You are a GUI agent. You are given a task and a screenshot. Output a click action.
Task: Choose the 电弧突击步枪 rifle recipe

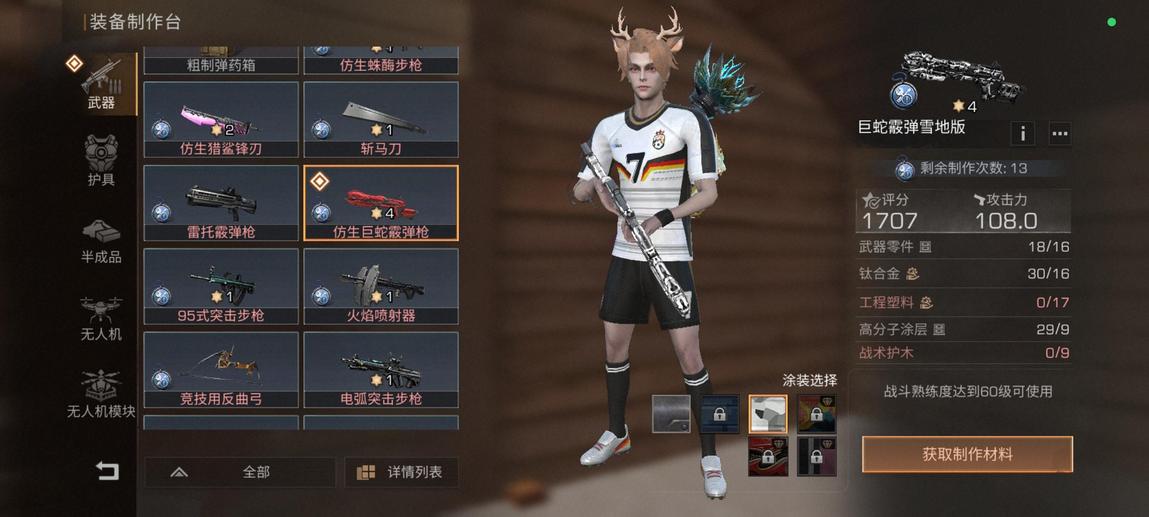click(381, 370)
